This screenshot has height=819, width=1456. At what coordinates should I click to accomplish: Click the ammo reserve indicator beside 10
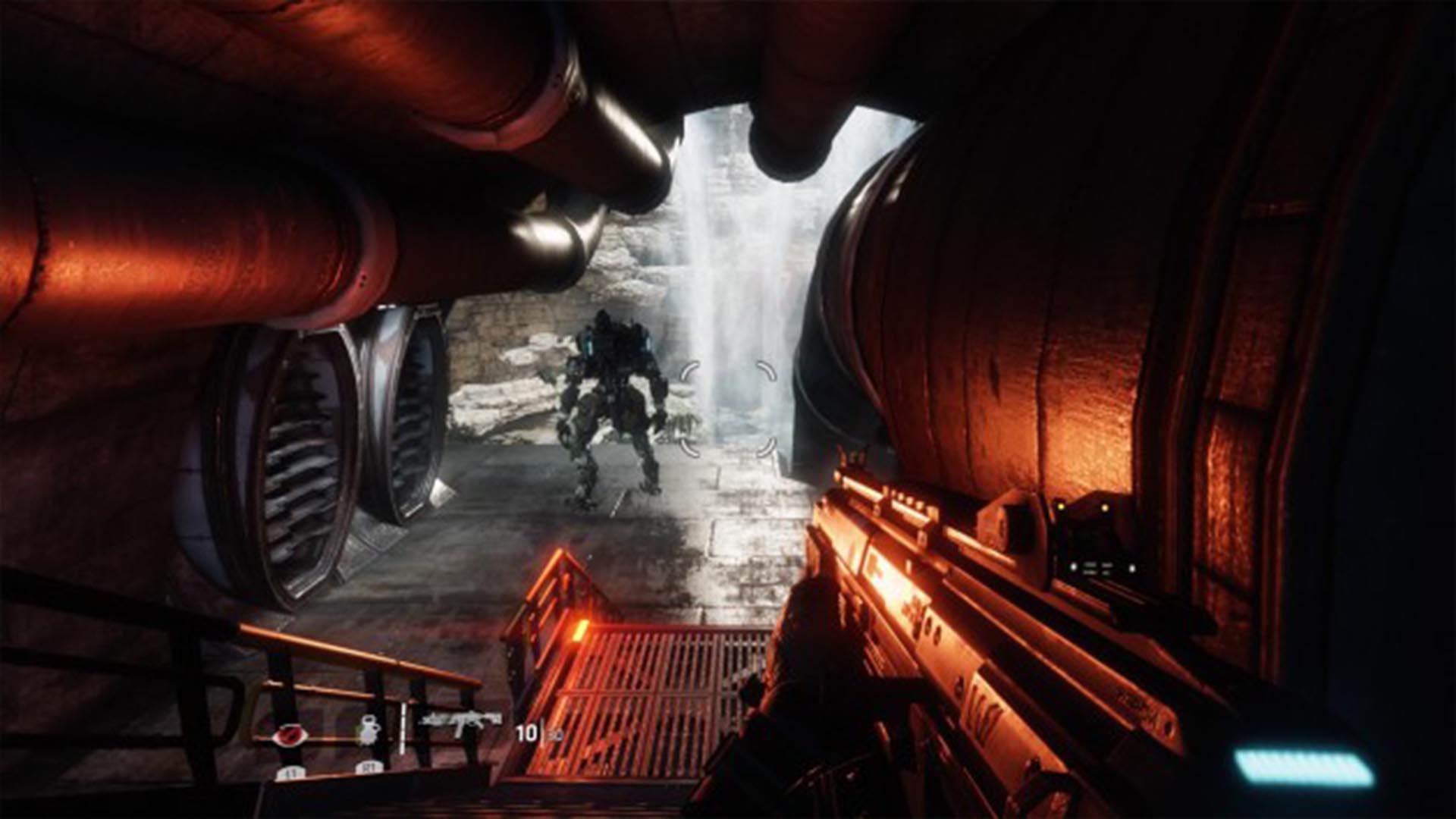(x=556, y=735)
